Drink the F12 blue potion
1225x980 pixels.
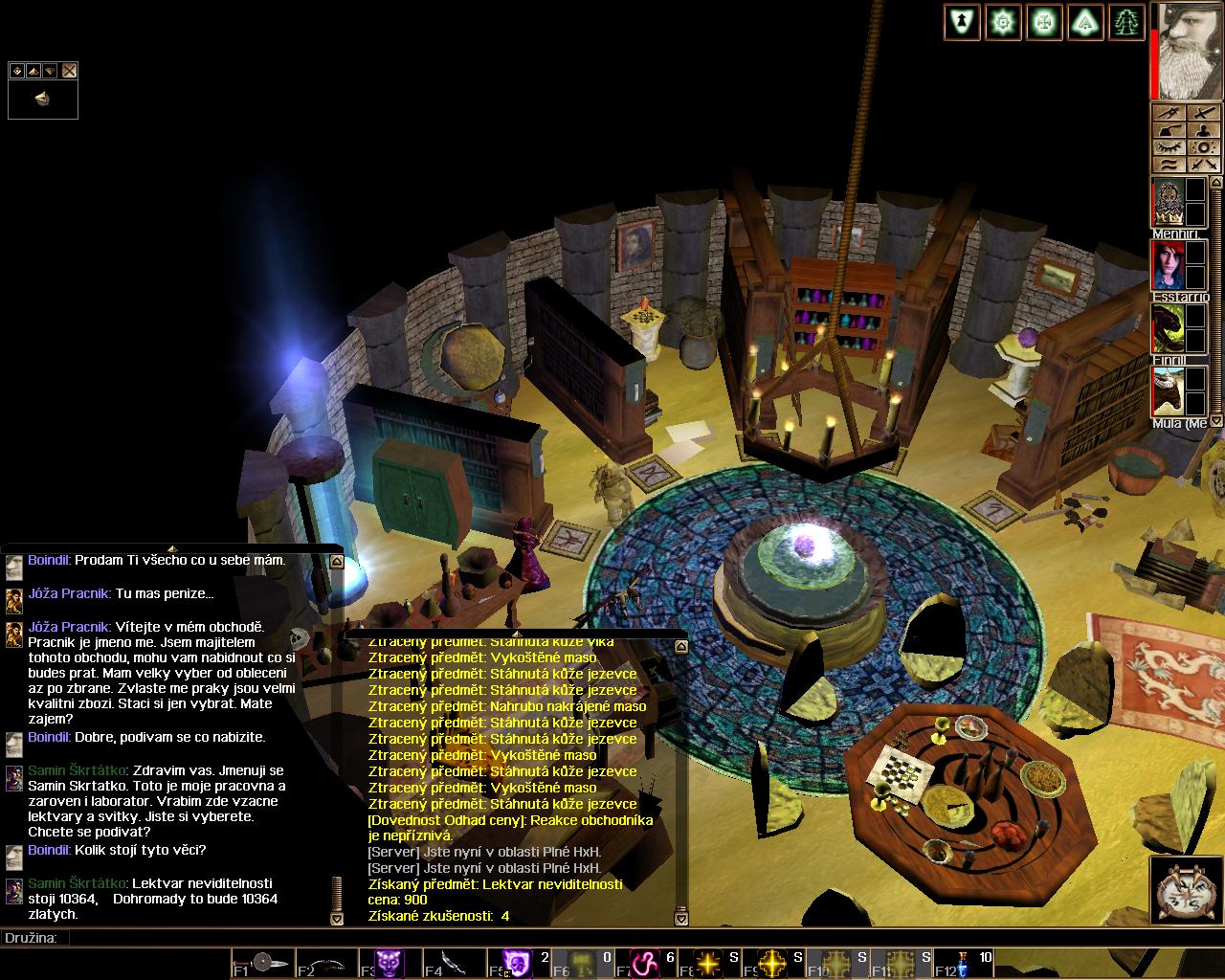[962, 962]
